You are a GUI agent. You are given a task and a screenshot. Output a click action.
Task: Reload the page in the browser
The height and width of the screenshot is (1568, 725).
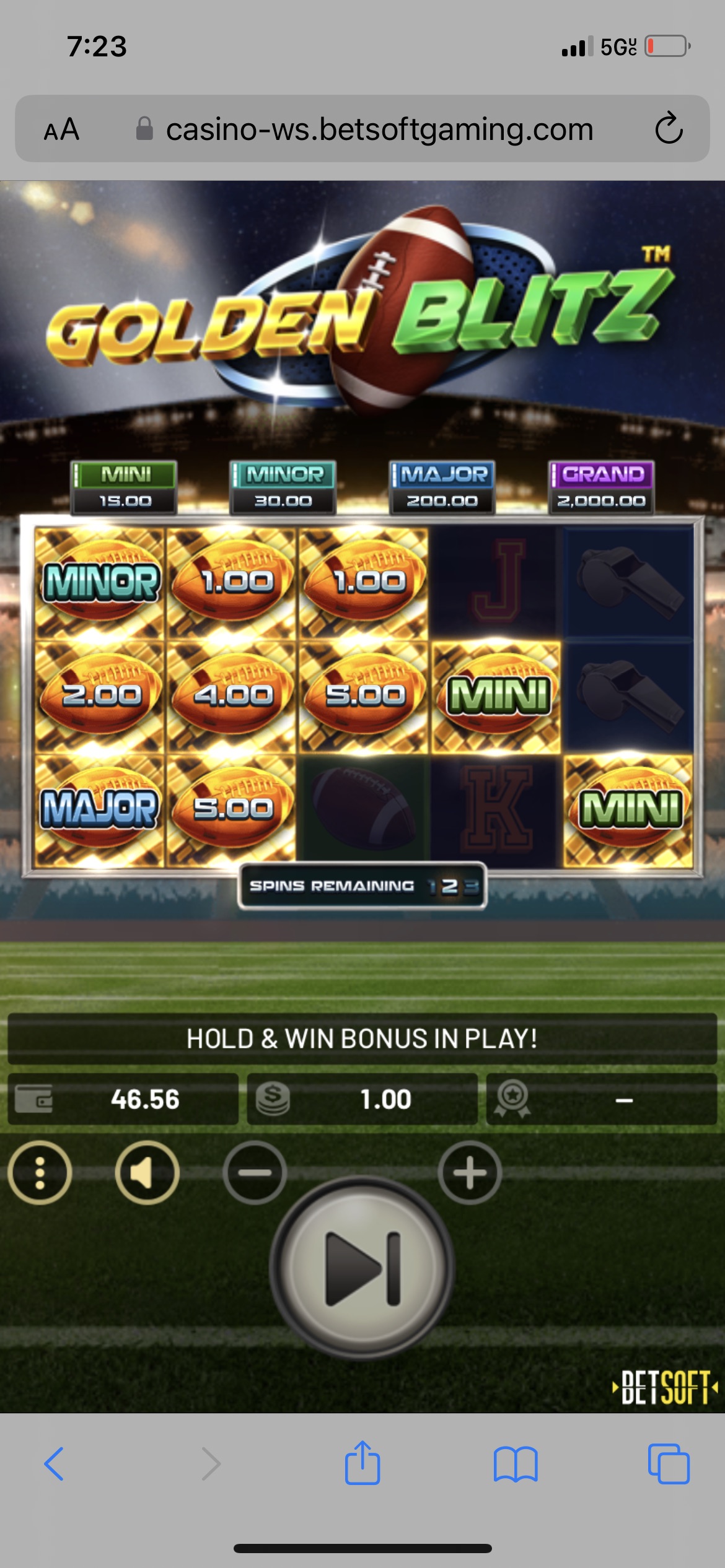click(669, 129)
